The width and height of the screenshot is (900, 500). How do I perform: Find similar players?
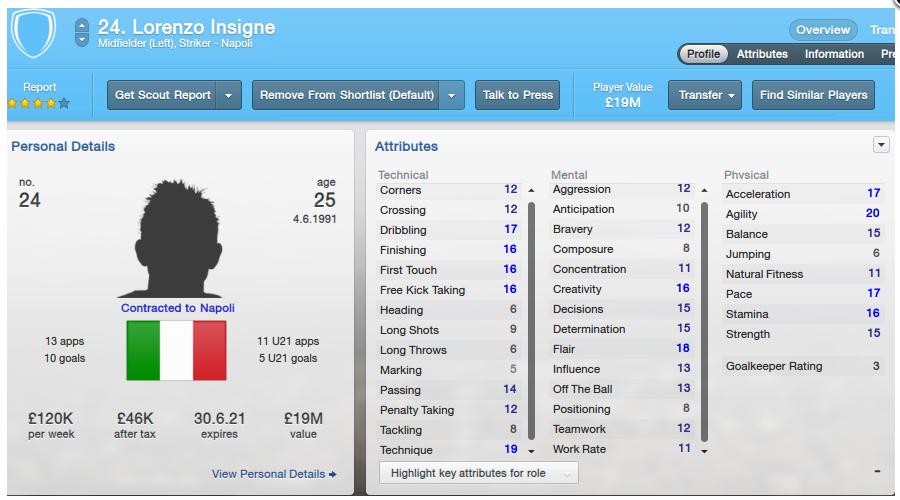pos(814,95)
